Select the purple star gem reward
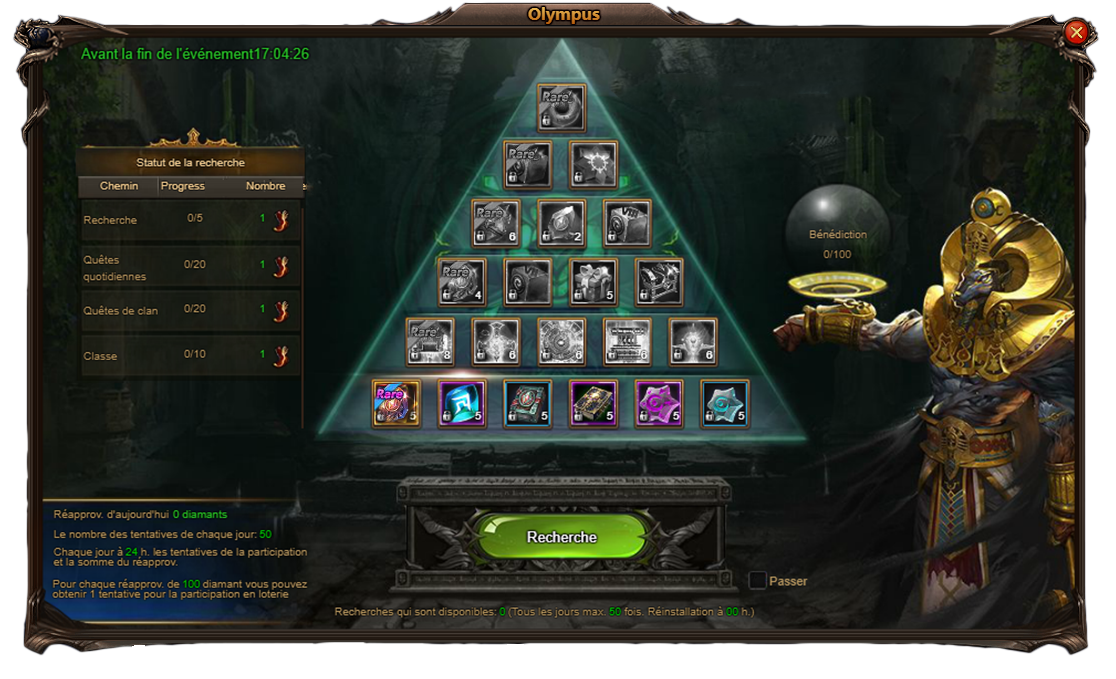The image size is (1116, 679). pos(659,404)
